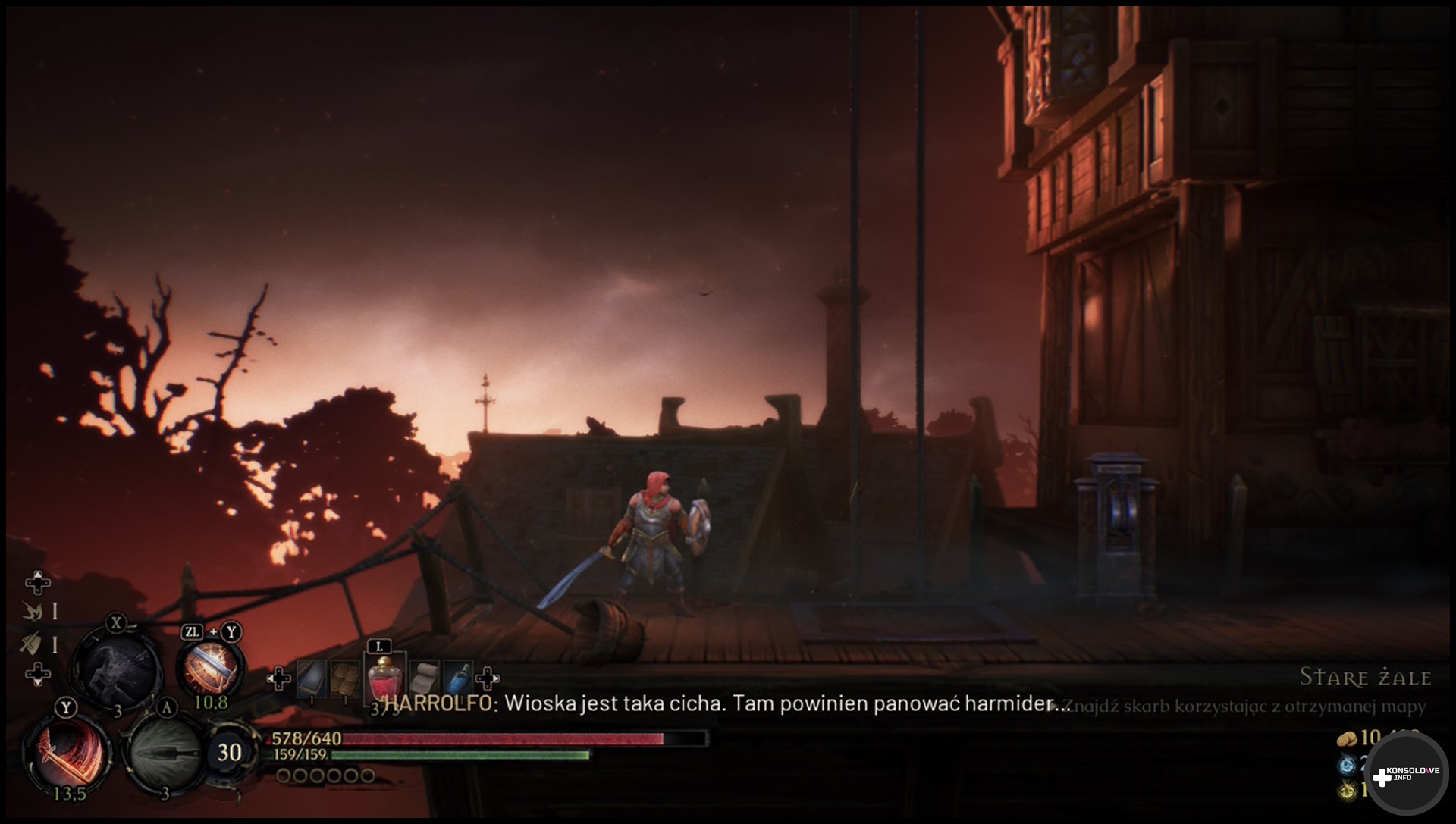Activate the red sword slash ability

pos(67,751)
